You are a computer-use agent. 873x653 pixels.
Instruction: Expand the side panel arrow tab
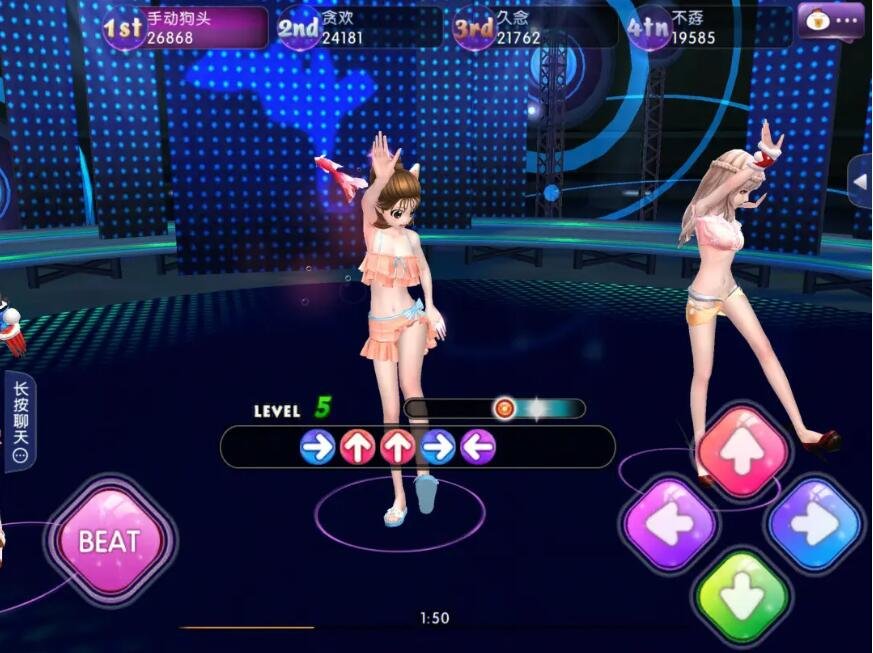[859, 182]
